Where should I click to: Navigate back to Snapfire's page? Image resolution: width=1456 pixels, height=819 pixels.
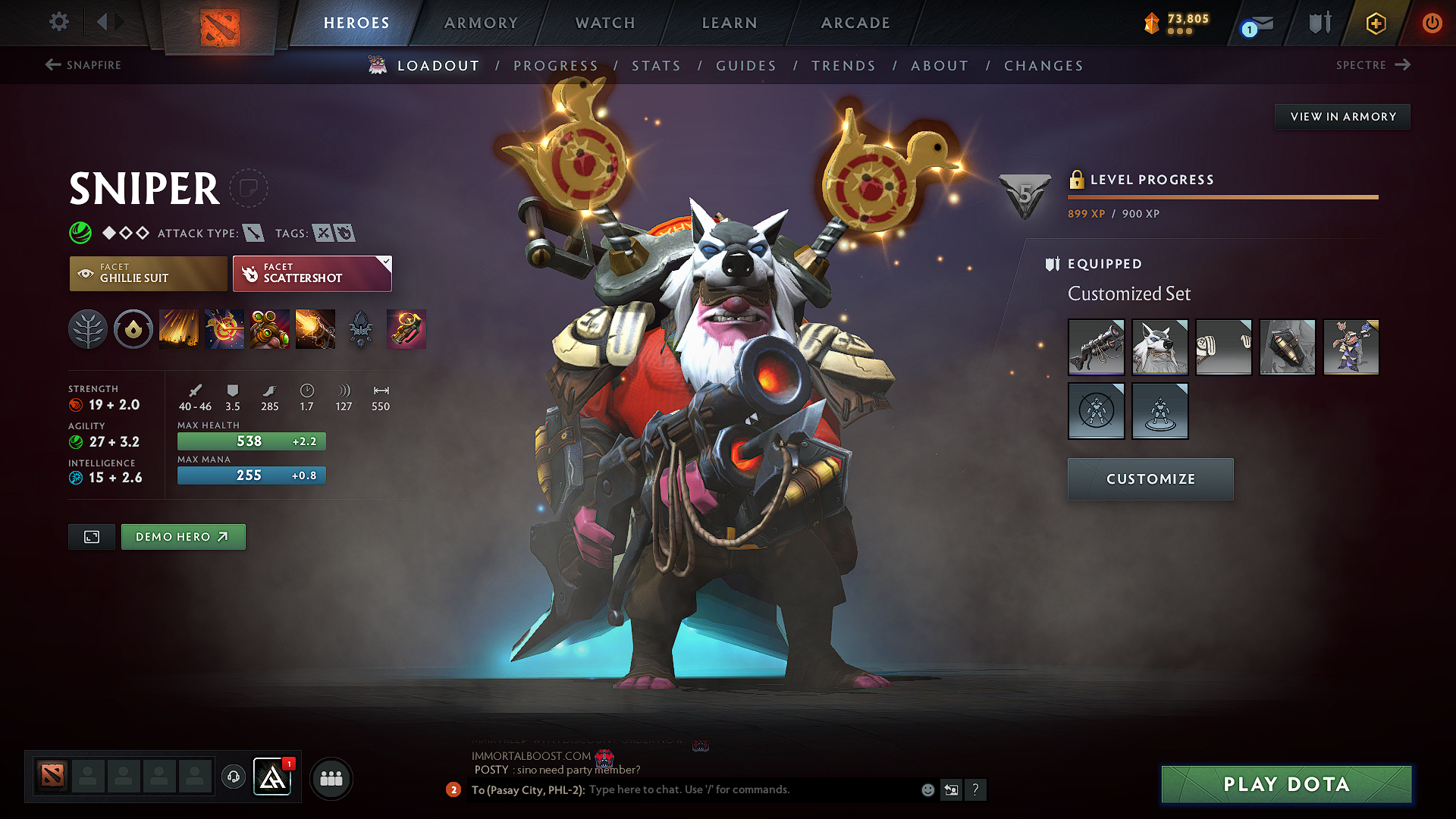pos(83,65)
